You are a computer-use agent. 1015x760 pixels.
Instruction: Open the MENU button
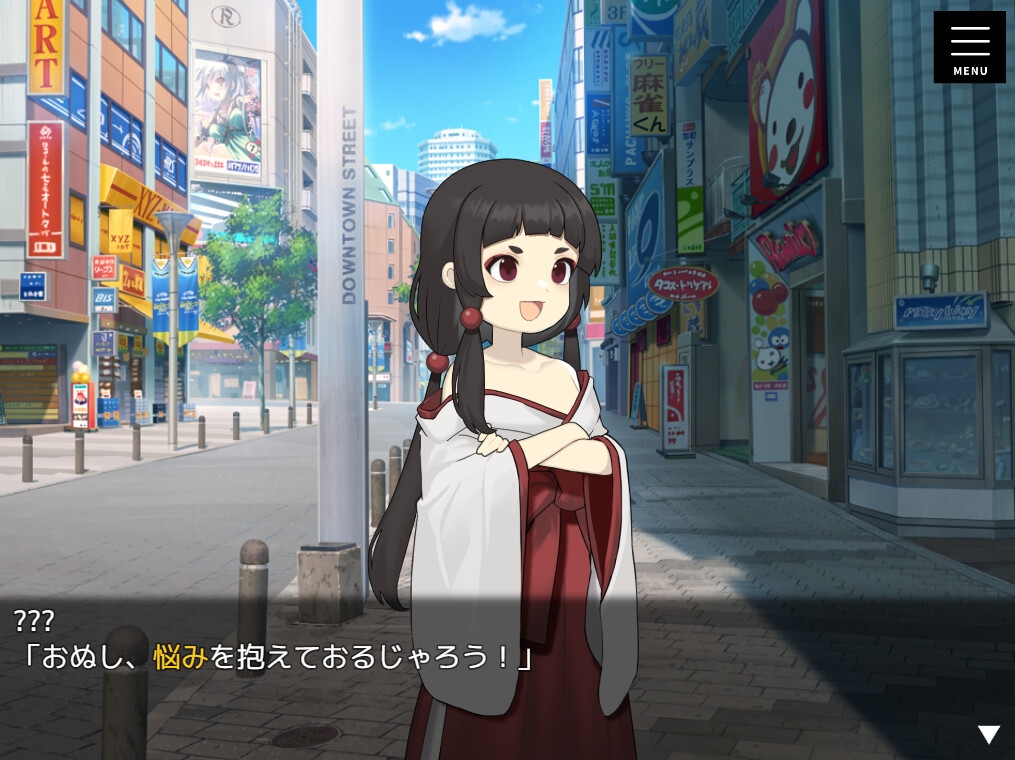tap(969, 47)
